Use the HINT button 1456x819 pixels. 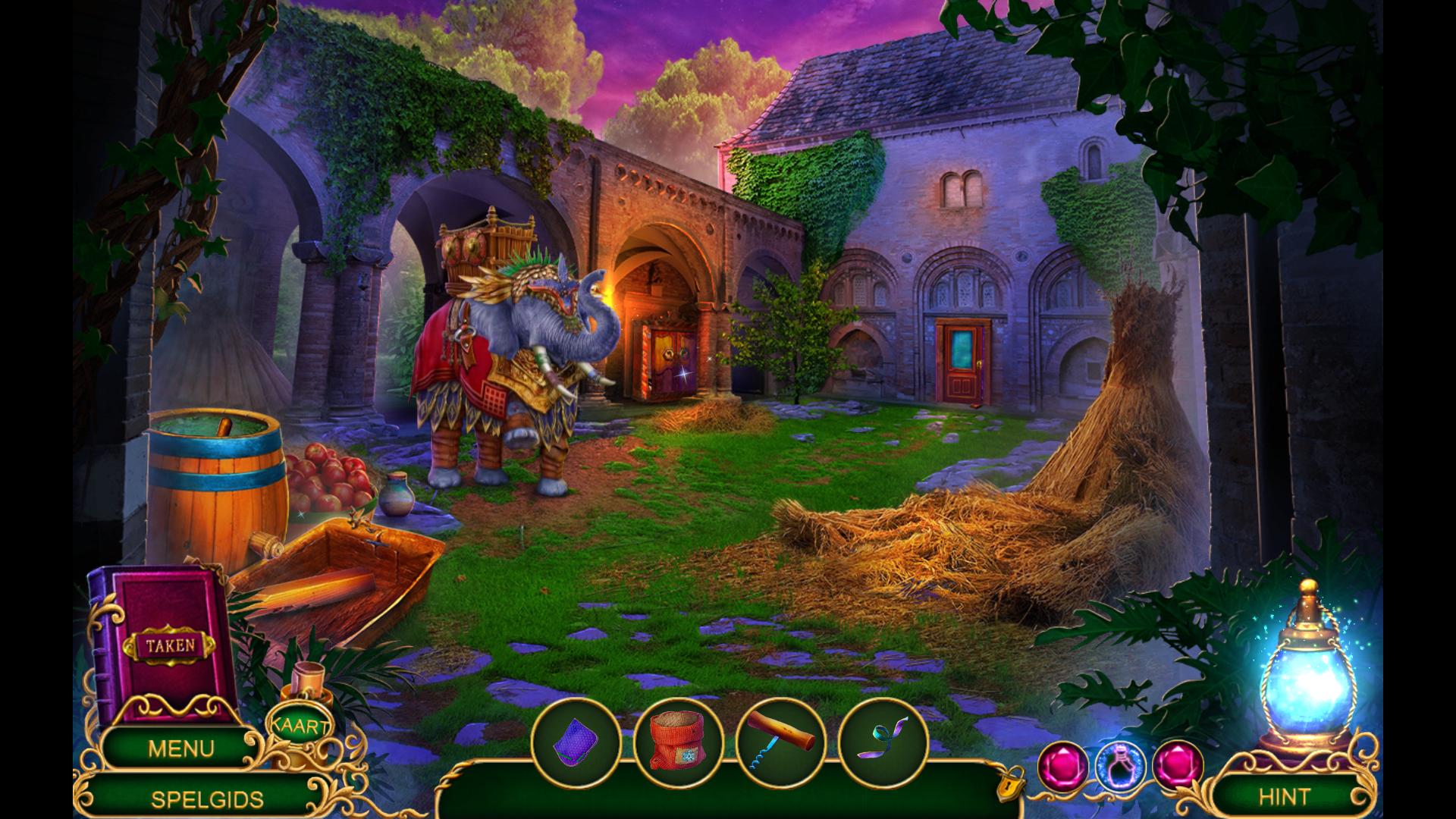(1284, 796)
